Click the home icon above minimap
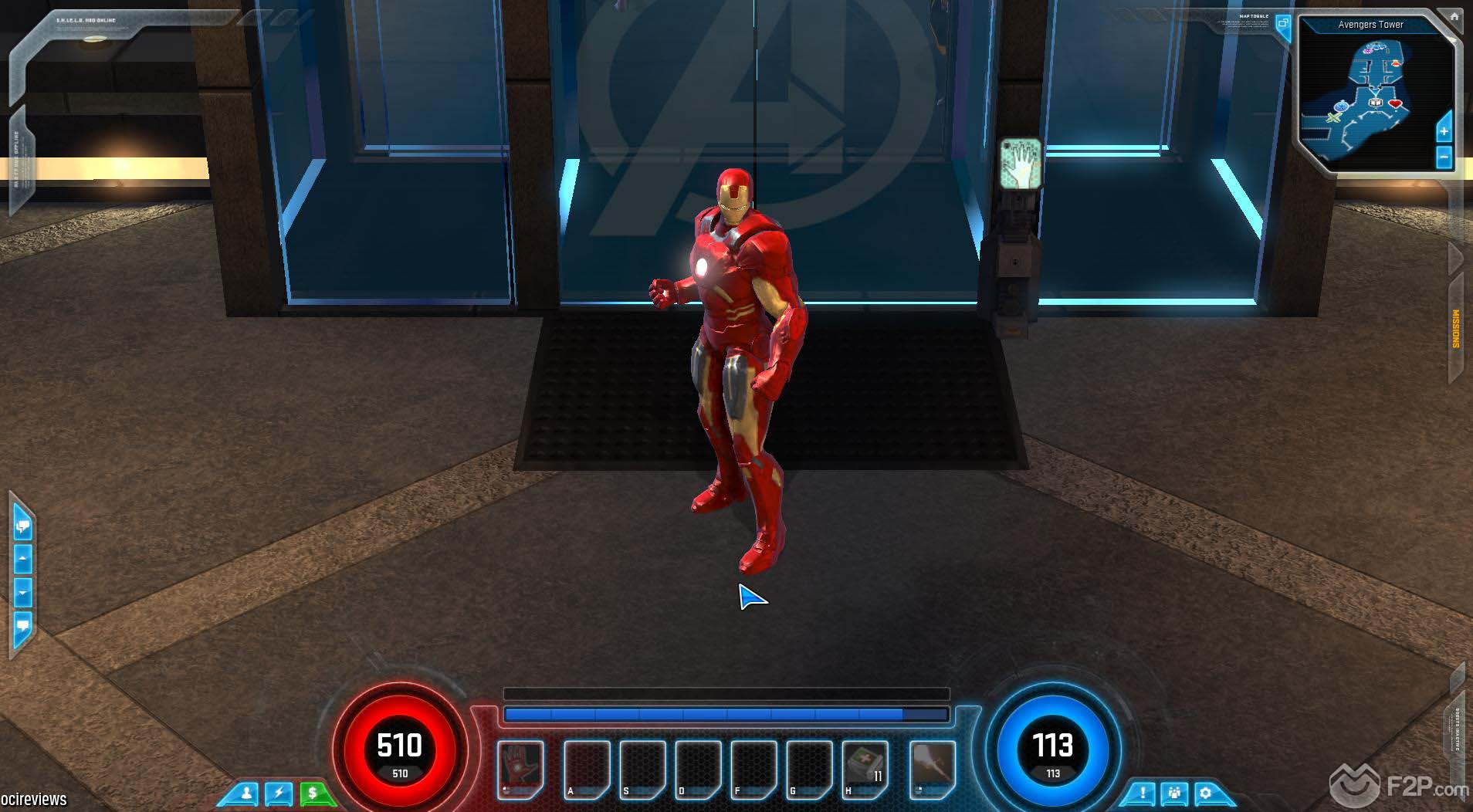This screenshot has width=1473, height=812. point(1454,15)
